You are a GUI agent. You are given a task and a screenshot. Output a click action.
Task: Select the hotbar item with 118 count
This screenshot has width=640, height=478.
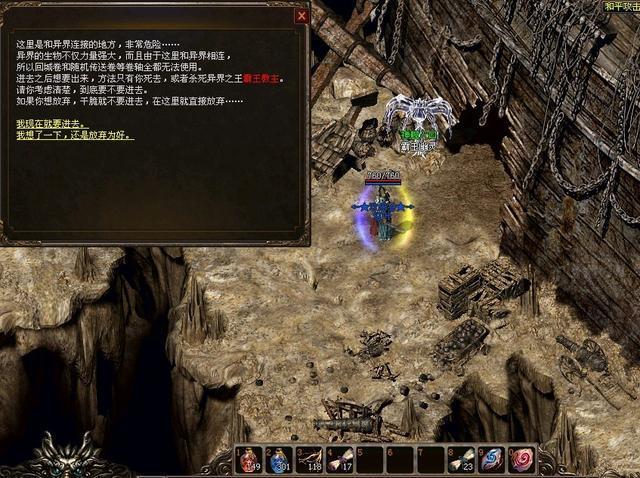coord(309,460)
